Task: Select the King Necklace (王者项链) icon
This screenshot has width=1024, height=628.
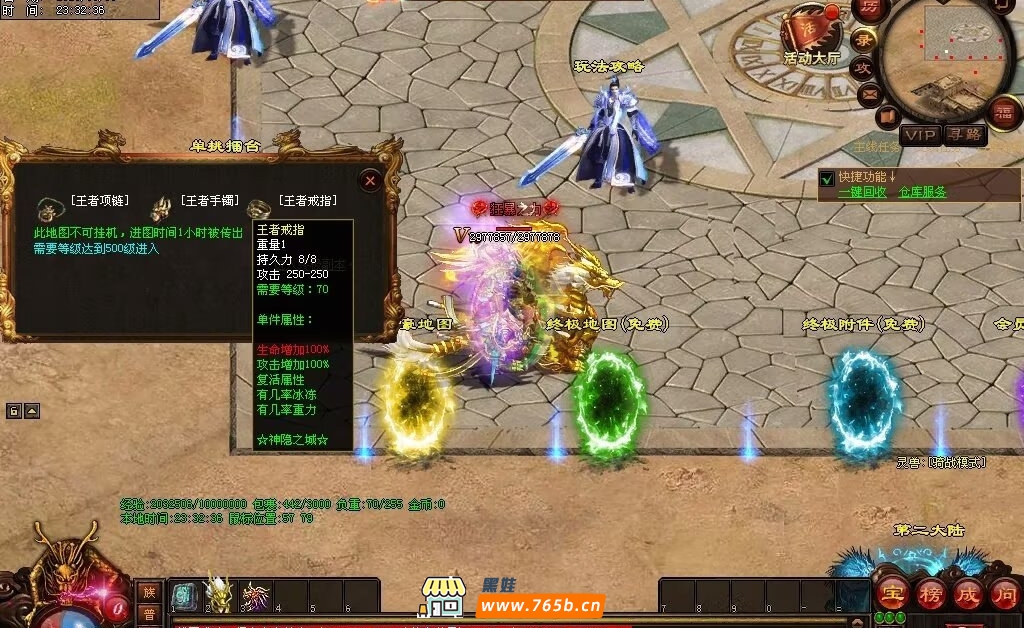Action: pyautogui.click(x=47, y=209)
